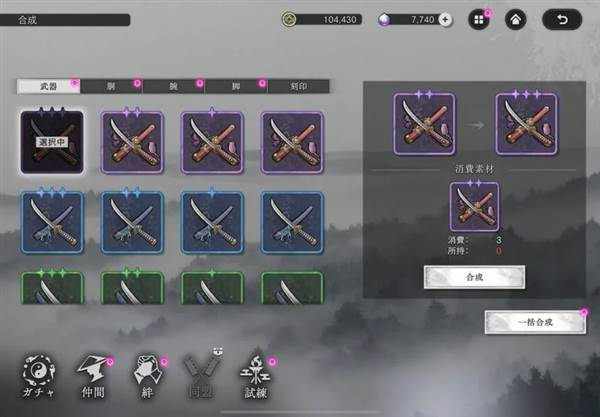Click the weapon slot marked 選択中

click(x=51, y=142)
